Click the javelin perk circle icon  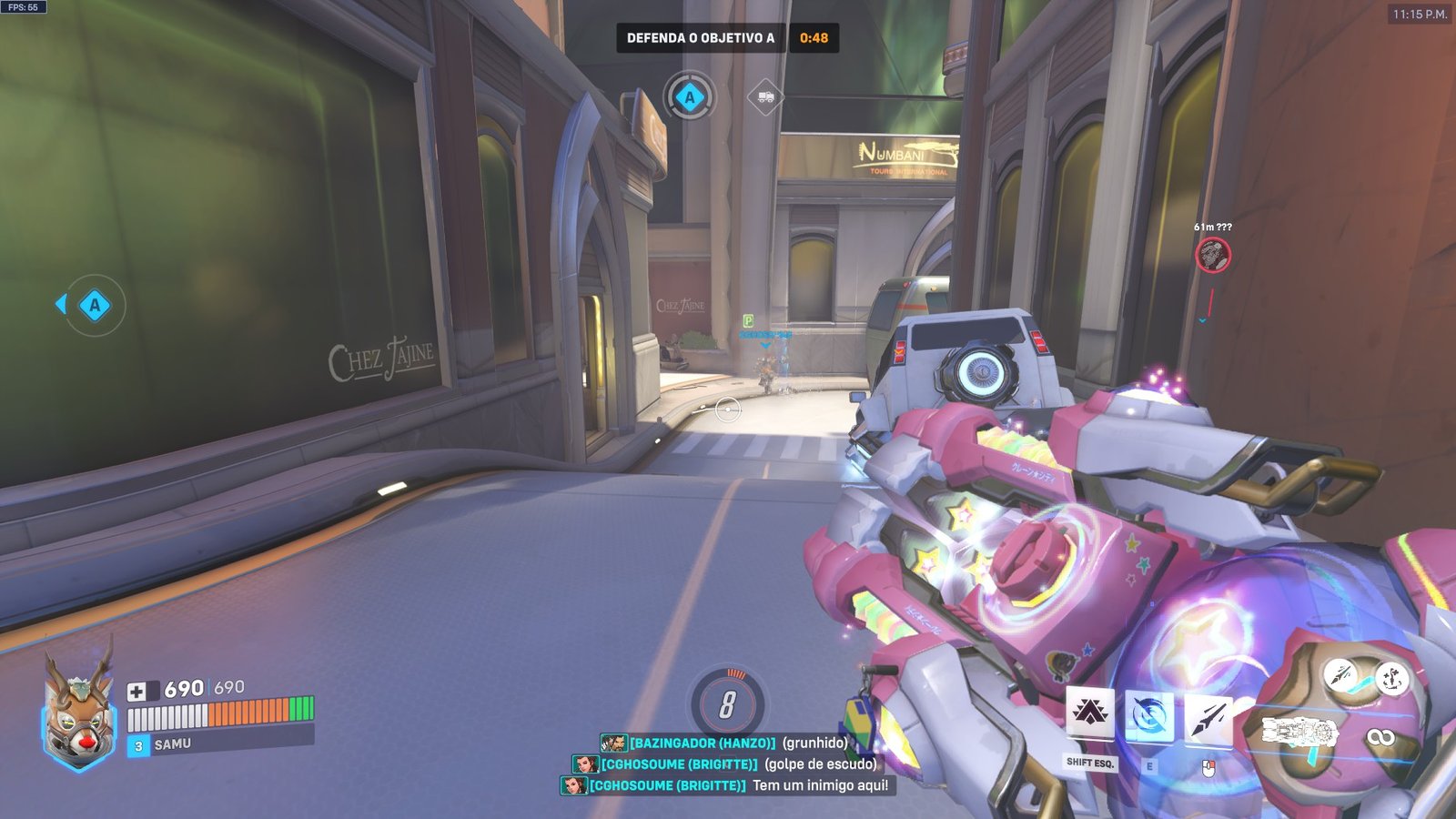(x=1340, y=675)
